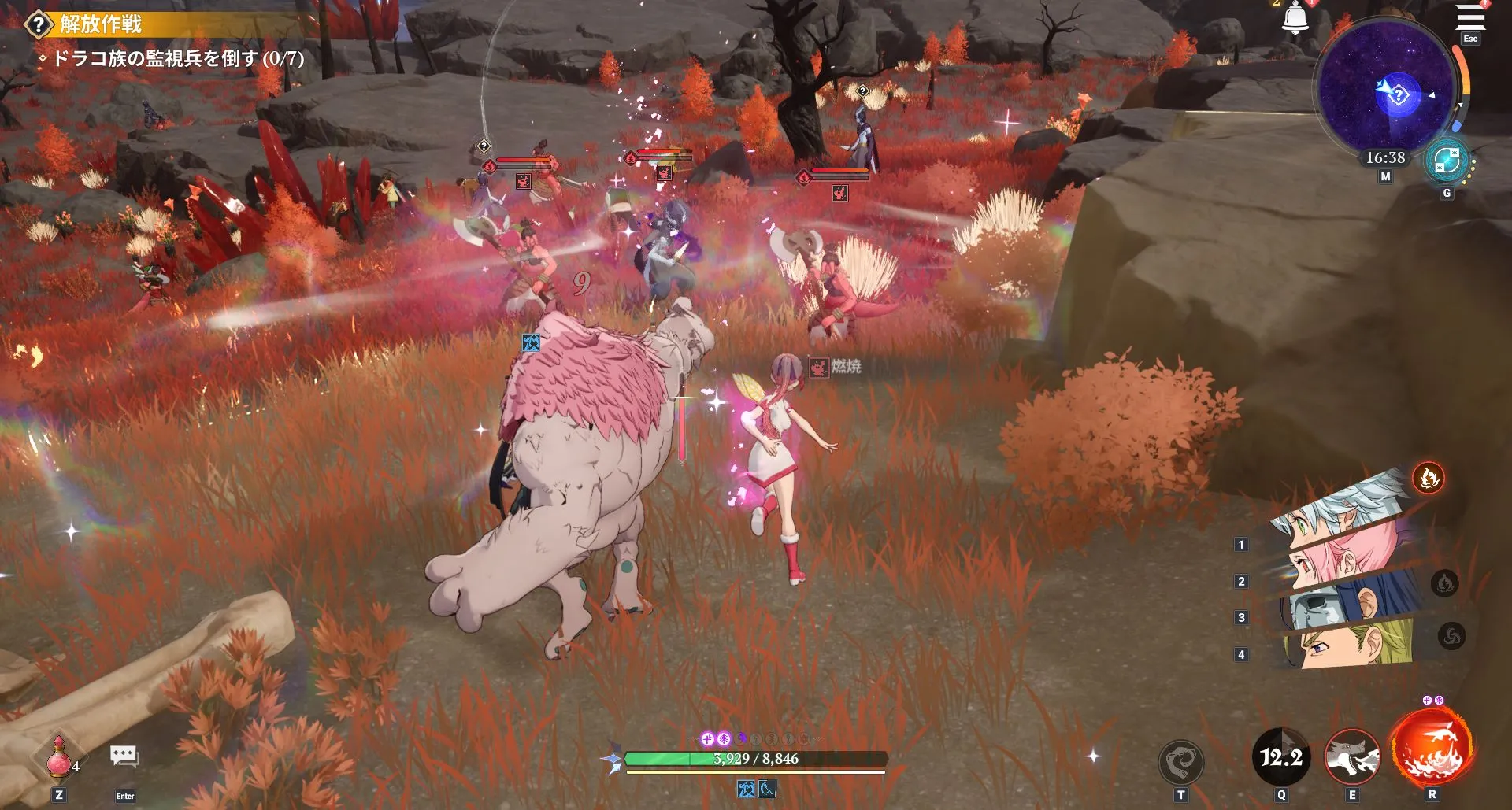This screenshot has width=1512, height=810.
Task: Open the 解放作戦 quest tracker
Action: [x=101, y=24]
